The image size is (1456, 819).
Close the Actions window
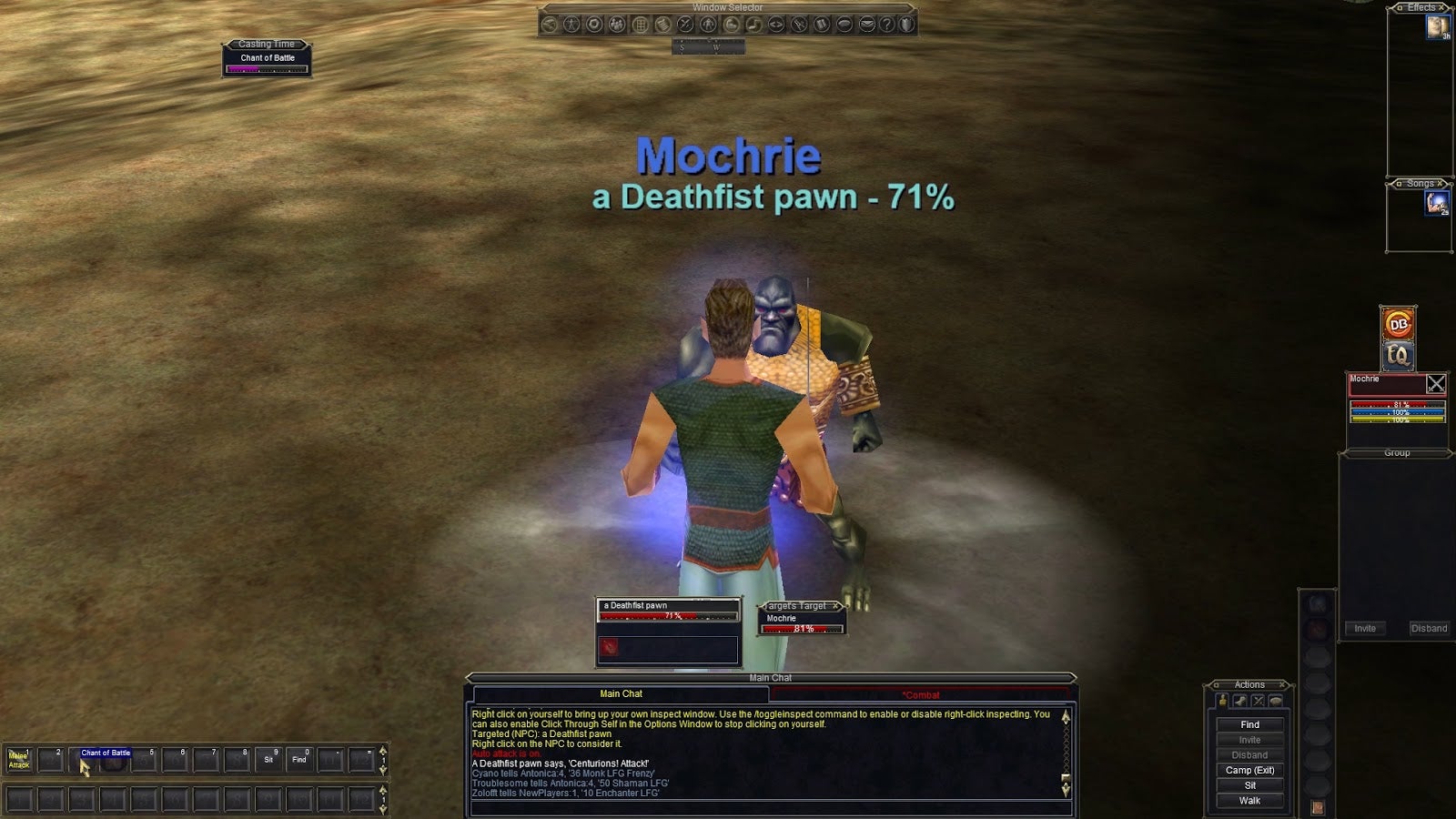(1282, 684)
